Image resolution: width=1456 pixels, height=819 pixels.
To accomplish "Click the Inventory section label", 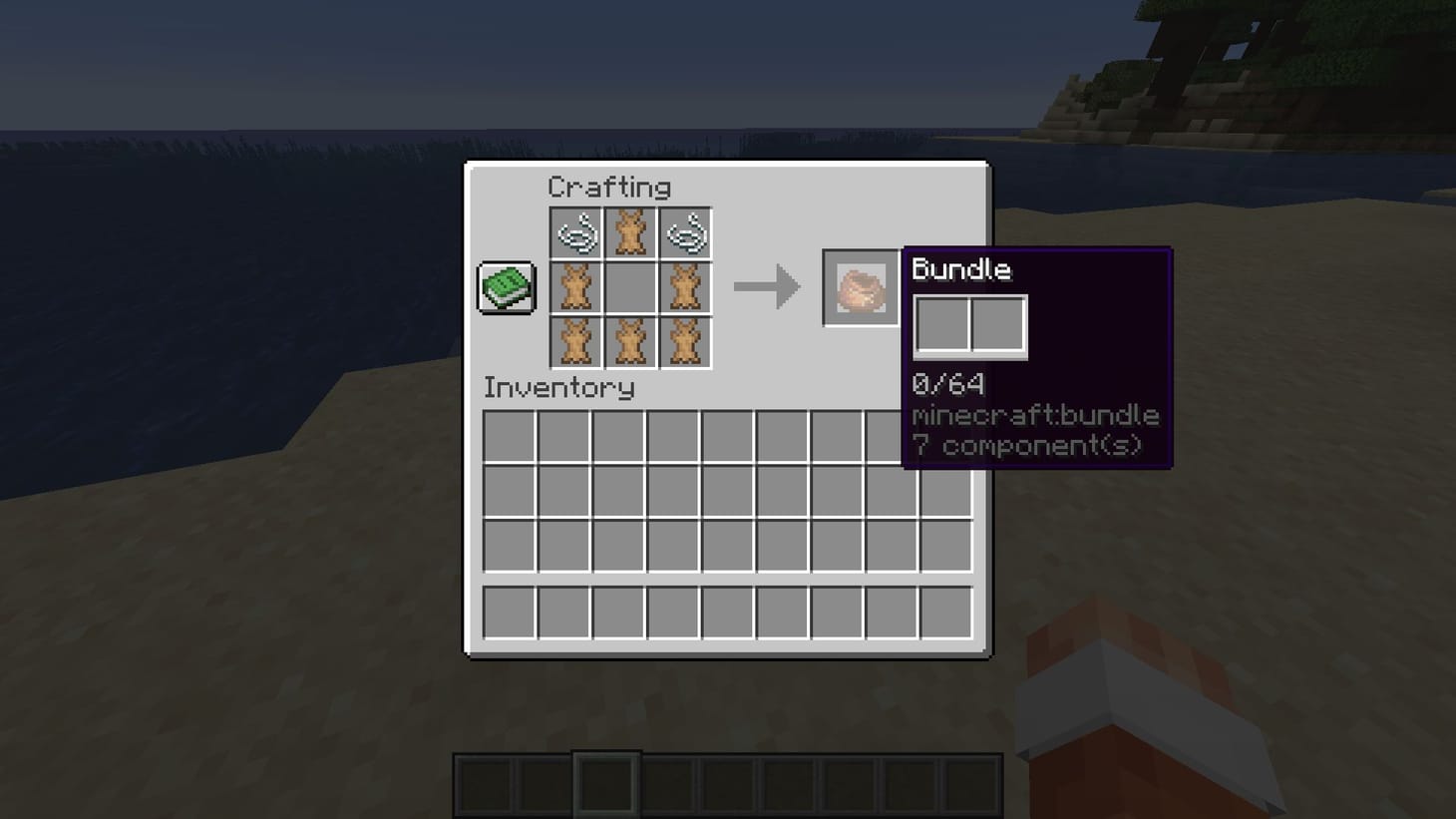I will pyautogui.click(x=558, y=388).
